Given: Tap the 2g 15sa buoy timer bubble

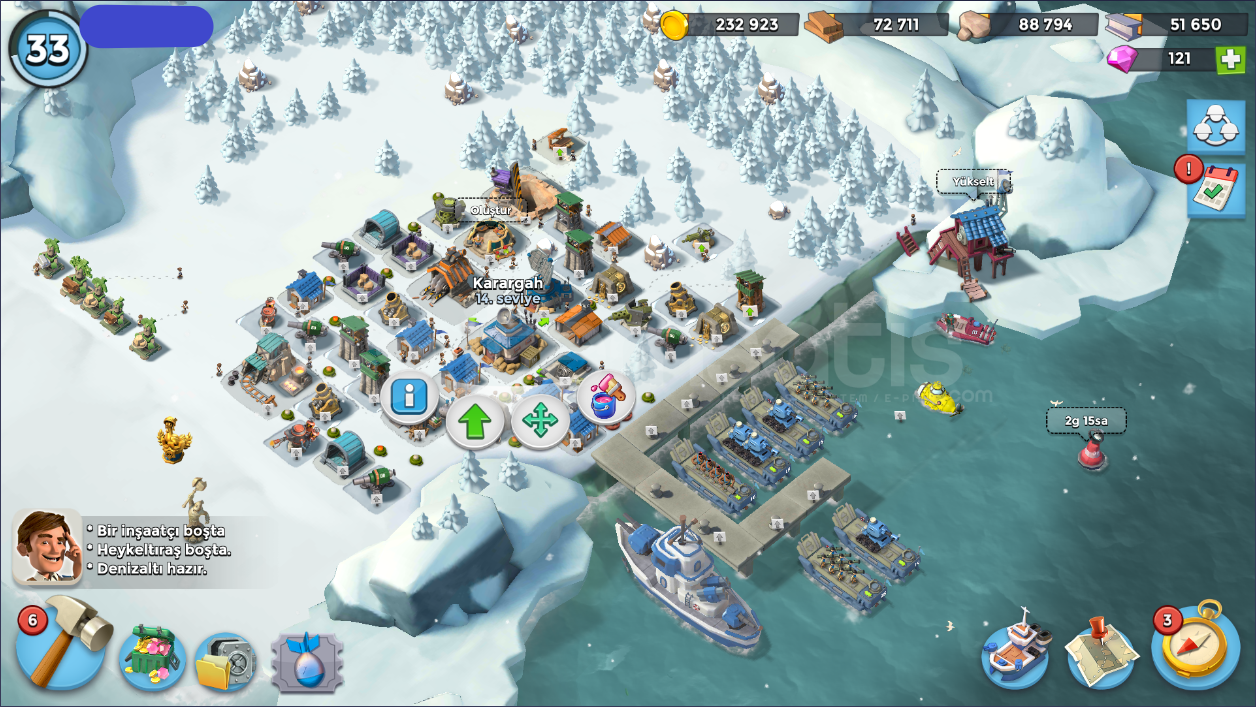Looking at the screenshot, I should pyautogui.click(x=1085, y=420).
